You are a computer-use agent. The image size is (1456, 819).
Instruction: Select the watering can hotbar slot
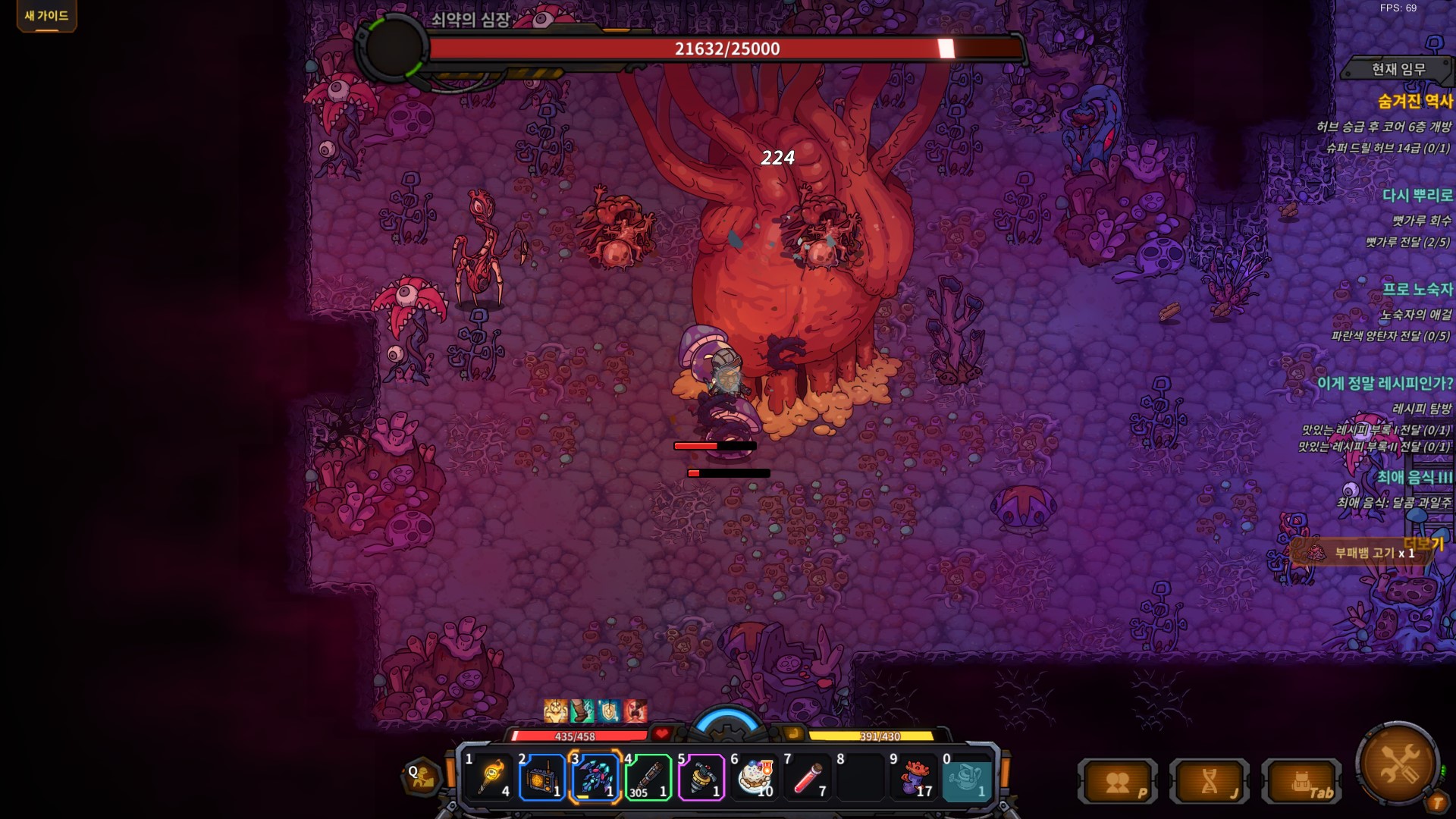point(967,777)
